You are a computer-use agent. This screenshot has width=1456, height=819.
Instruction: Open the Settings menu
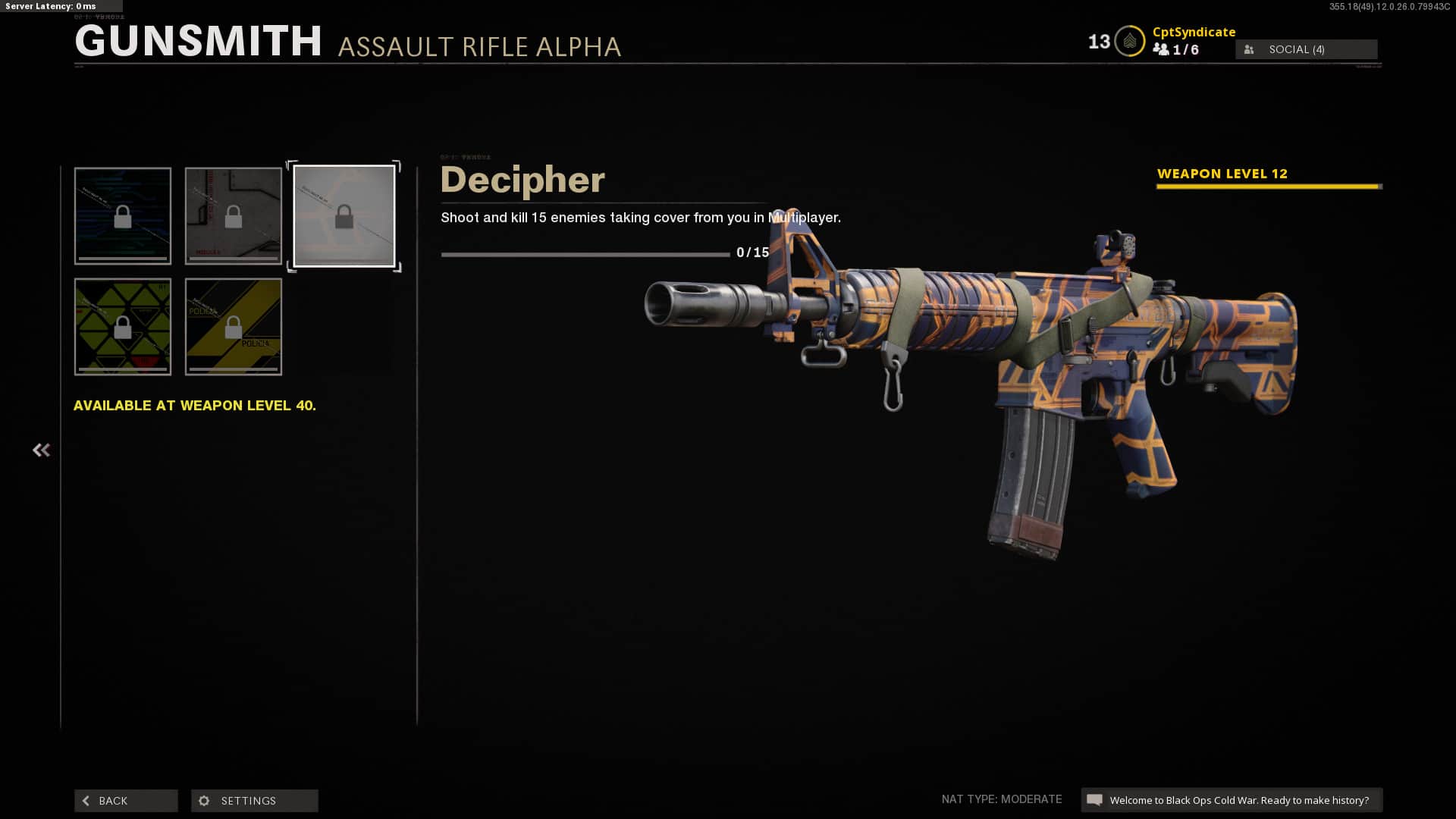point(254,801)
